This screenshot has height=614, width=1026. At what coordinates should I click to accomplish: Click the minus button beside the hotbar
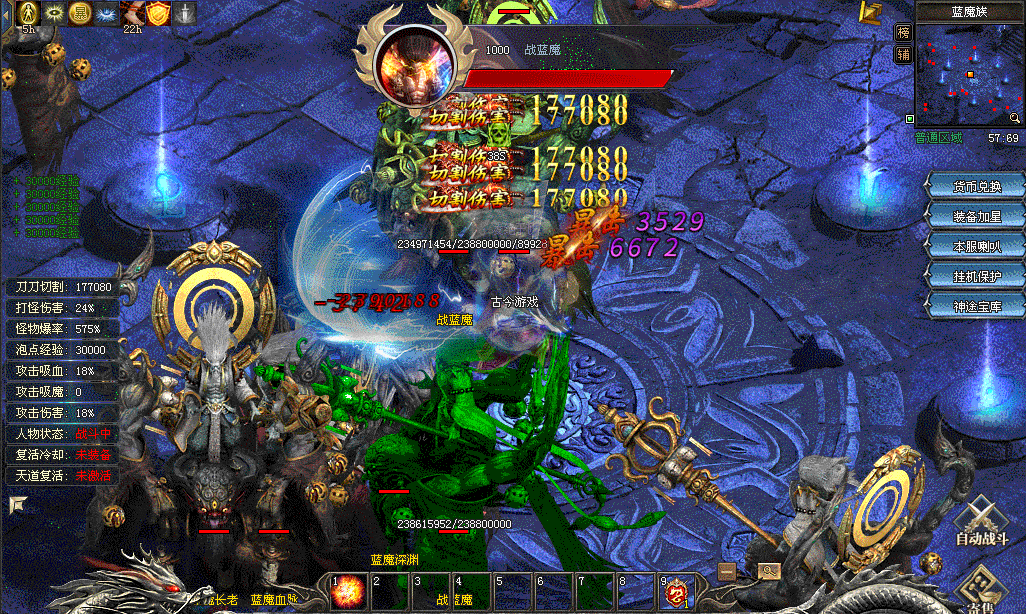727,571
